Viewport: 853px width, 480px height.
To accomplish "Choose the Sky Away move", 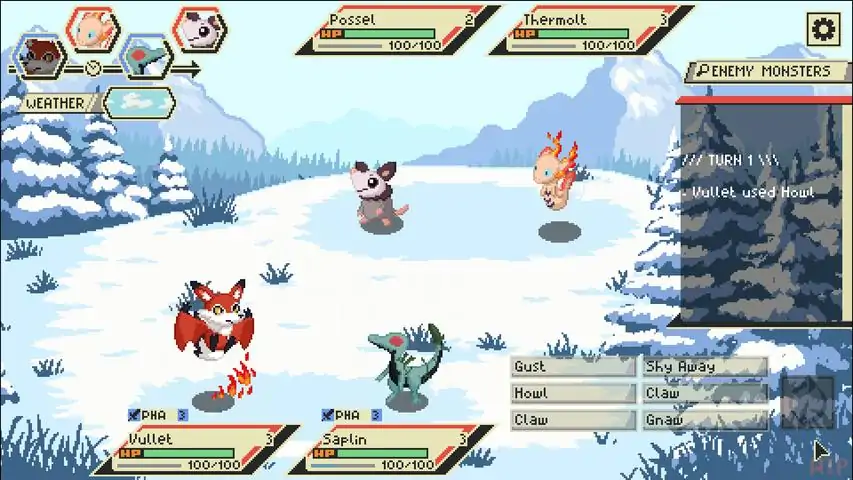I will coord(704,367).
